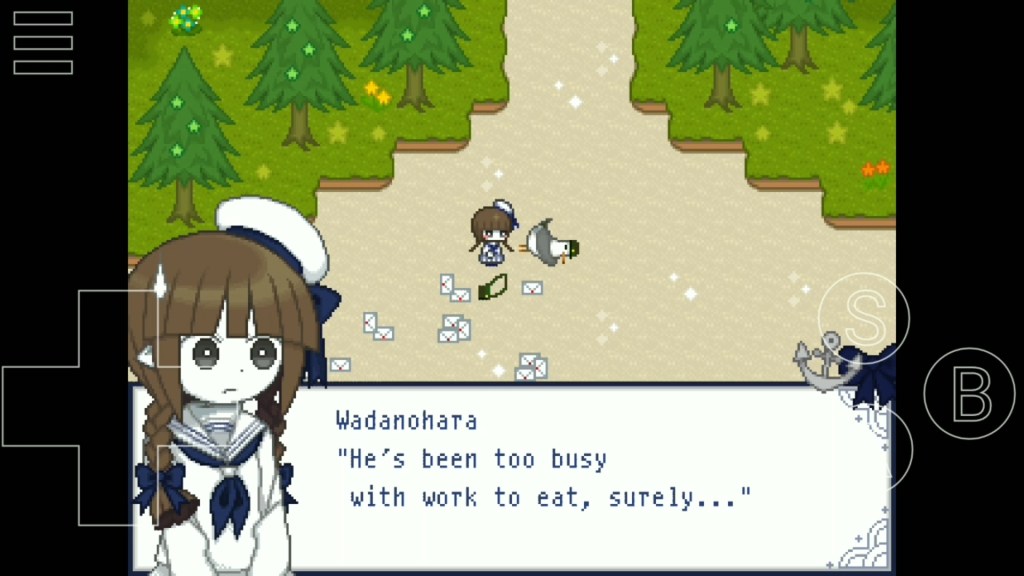Open the emulator hamburger menu

point(43,43)
